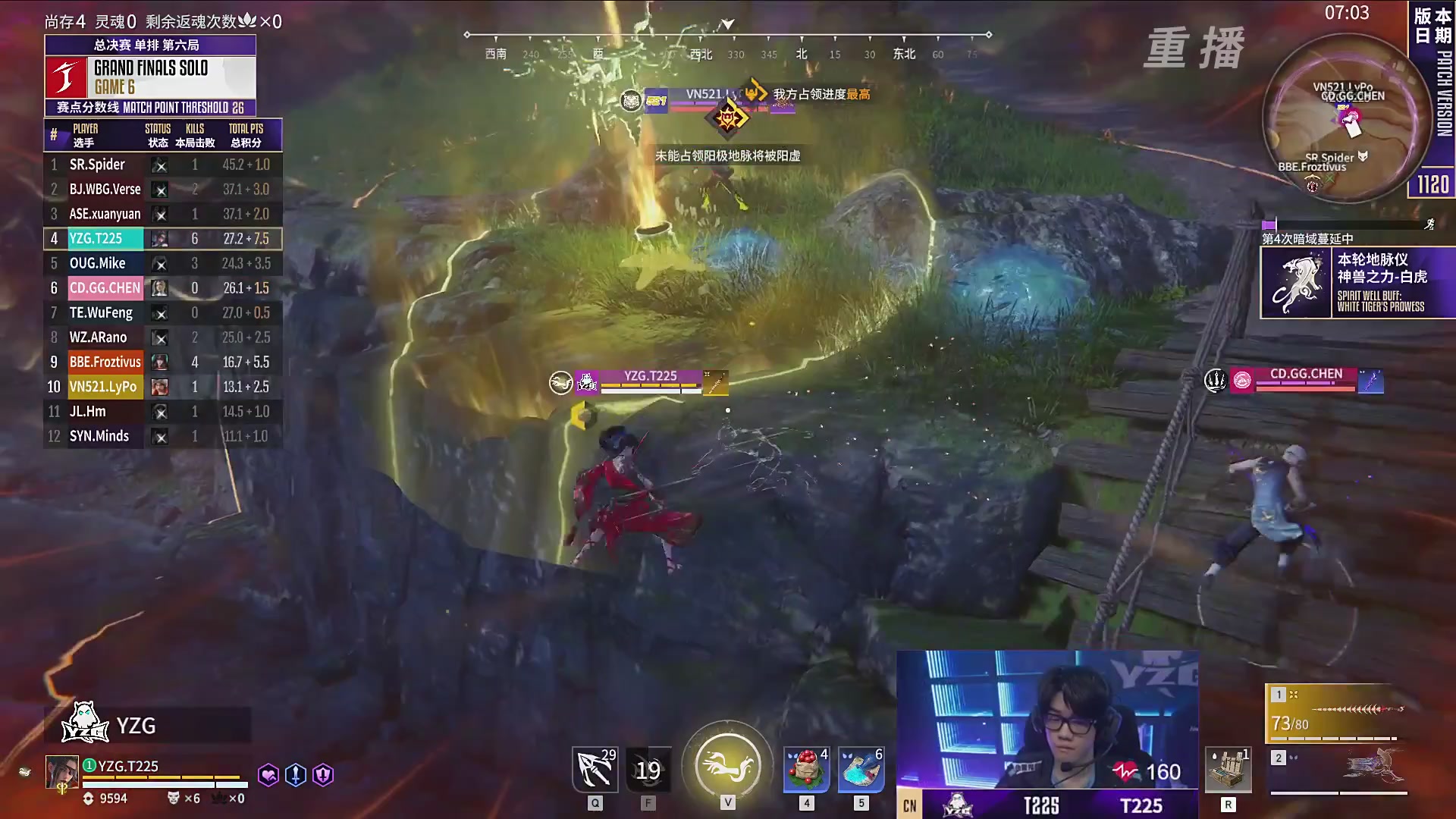The image size is (1456, 819).
Task: Click the skill icon showing cooldown 19
Action: (x=648, y=770)
